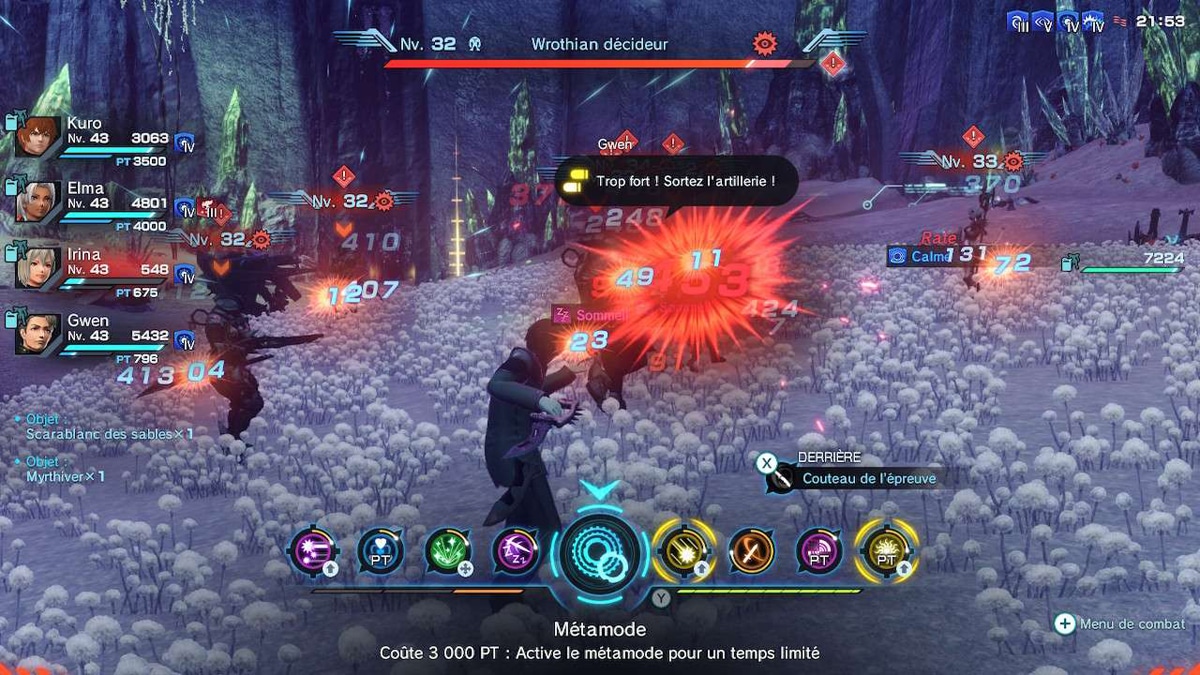Activate the green burst art icon
This screenshot has width=1200, height=675.
[x=447, y=551]
